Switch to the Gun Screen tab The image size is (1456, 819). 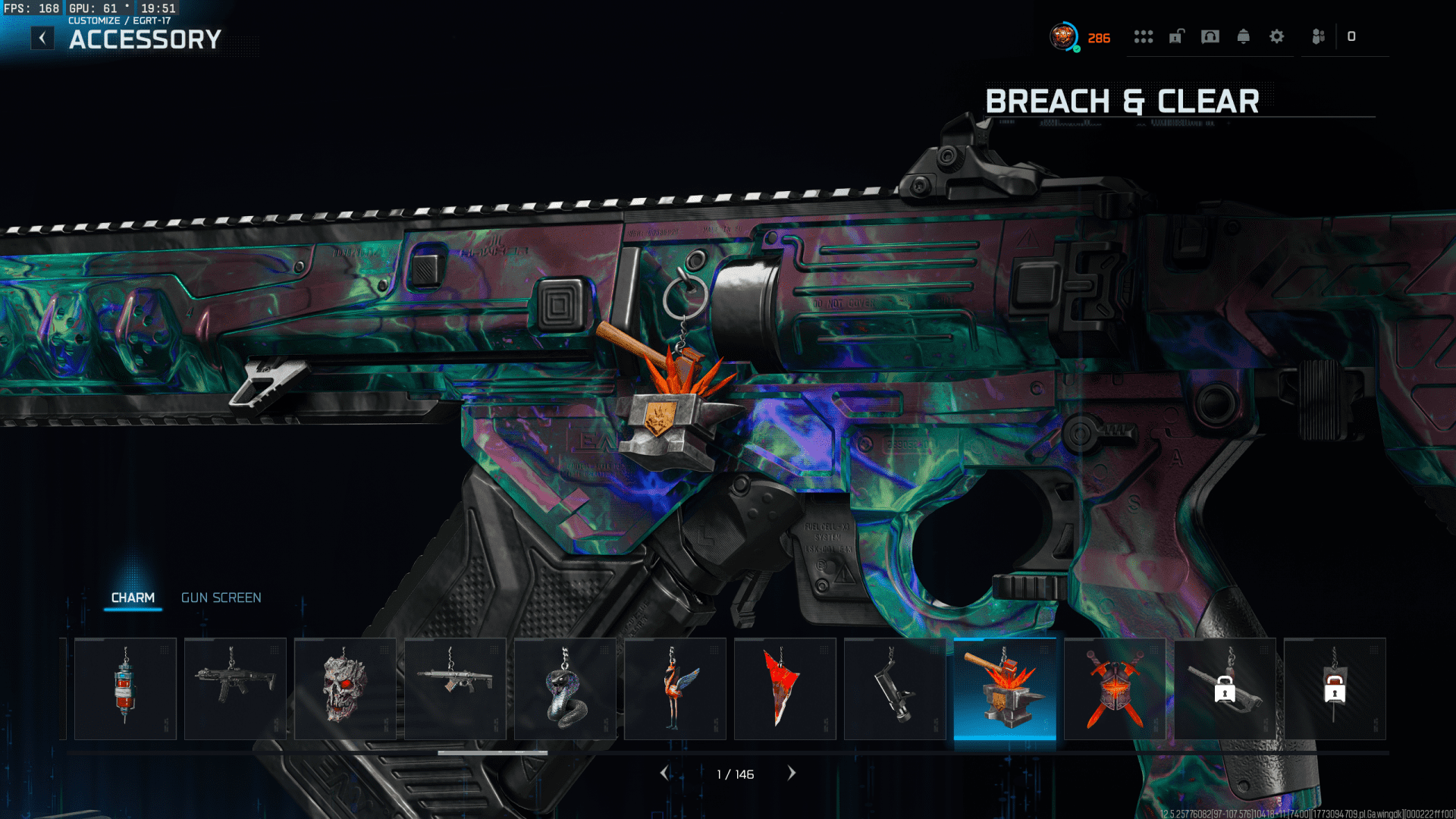click(221, 598)
